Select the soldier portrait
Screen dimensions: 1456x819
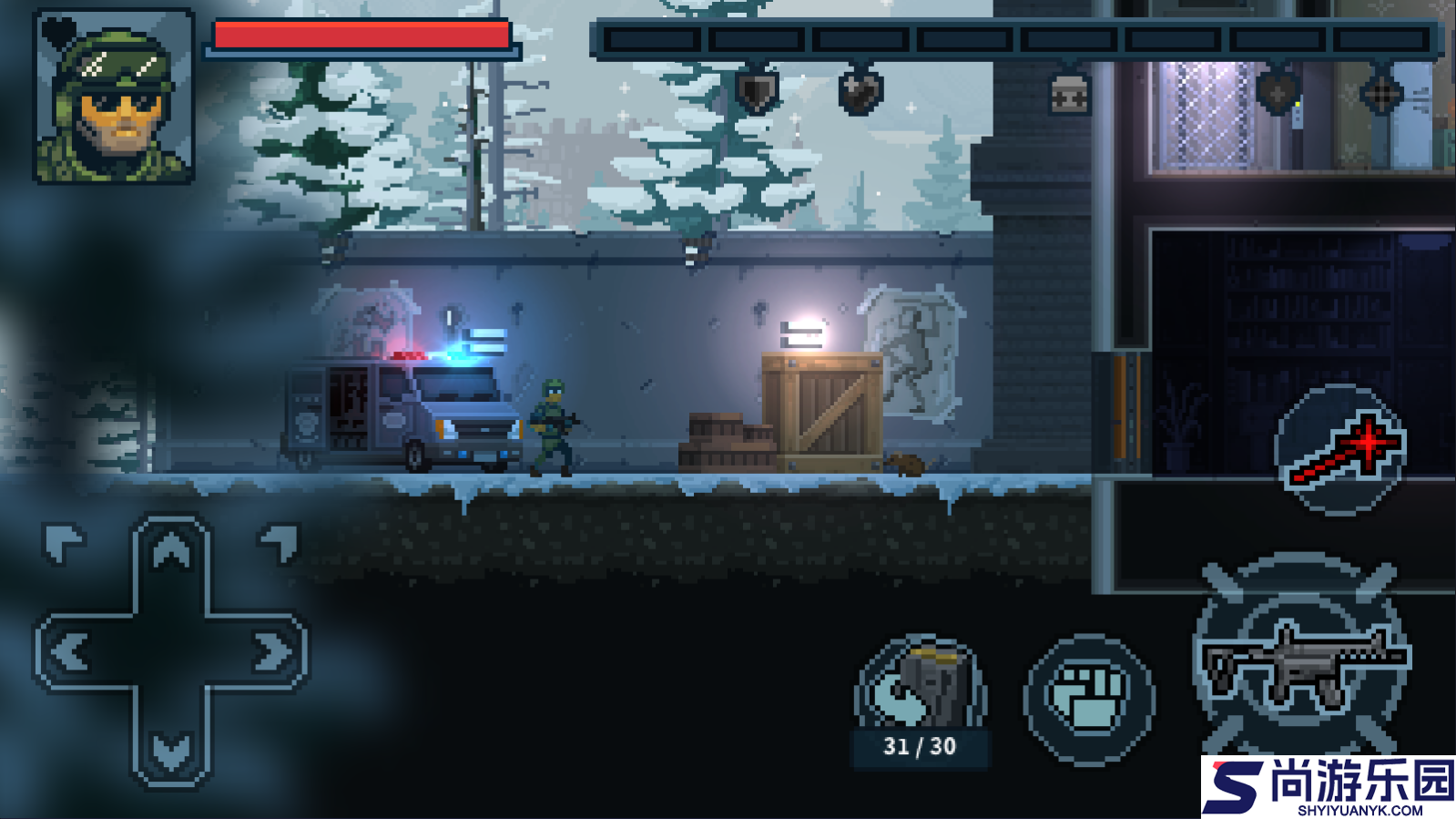tap(114, 97)
